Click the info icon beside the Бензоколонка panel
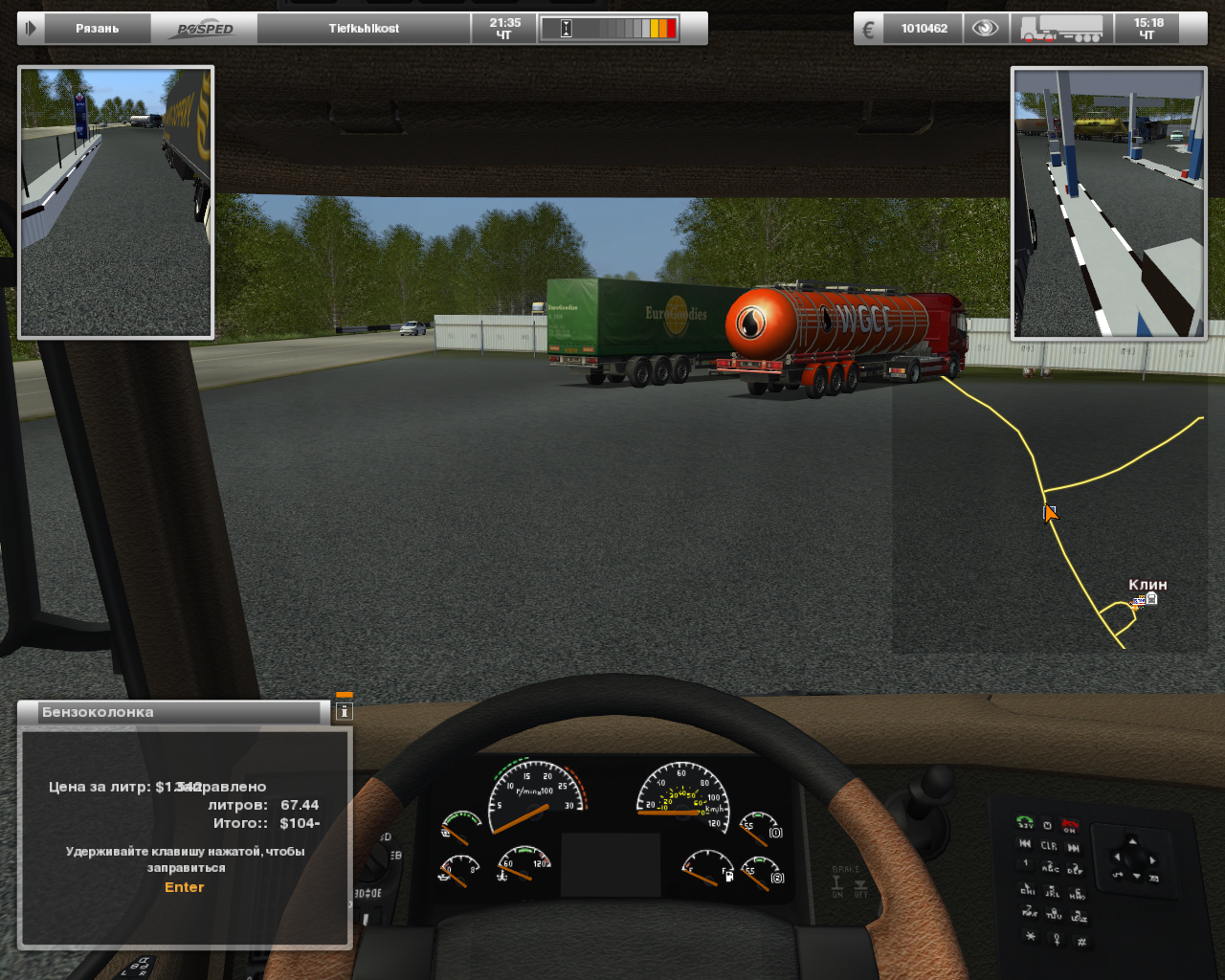 (345, 711)
